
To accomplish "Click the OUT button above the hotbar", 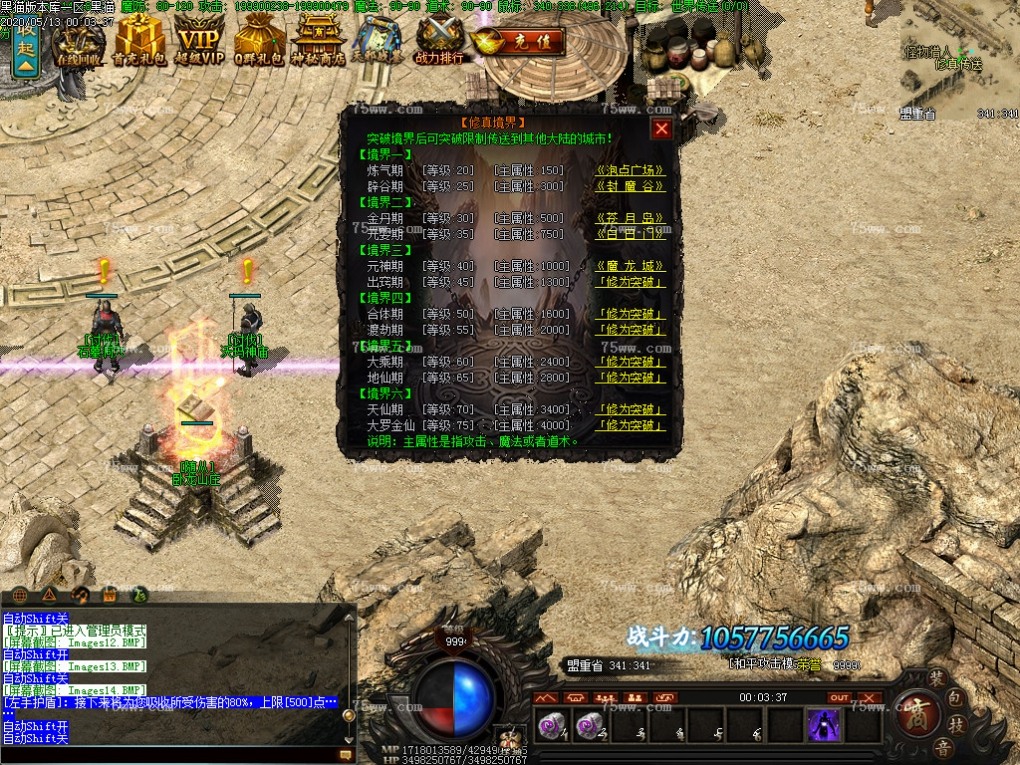I will pos(839,697).
